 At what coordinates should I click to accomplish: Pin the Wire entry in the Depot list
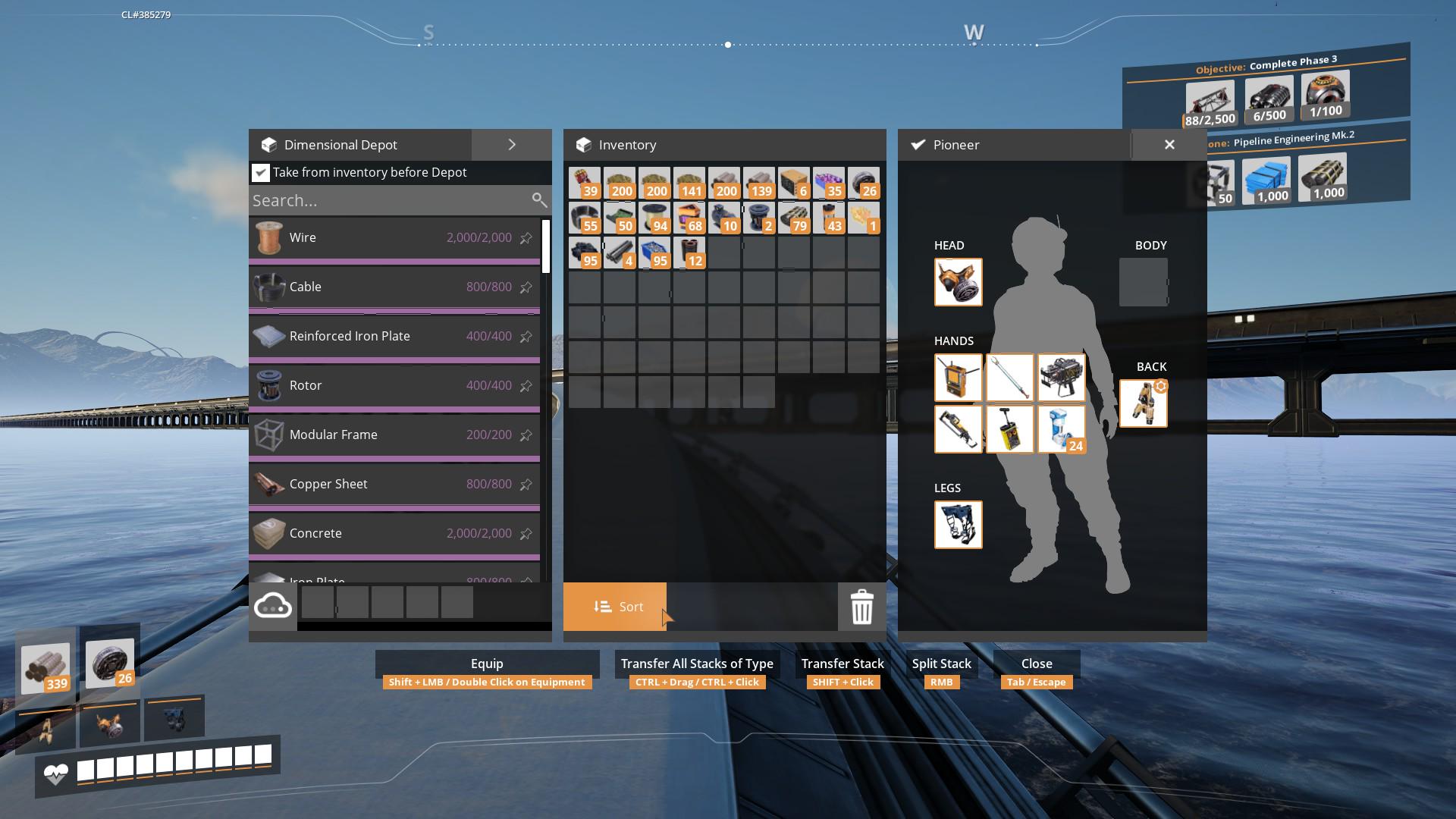[x=526, y=237]
